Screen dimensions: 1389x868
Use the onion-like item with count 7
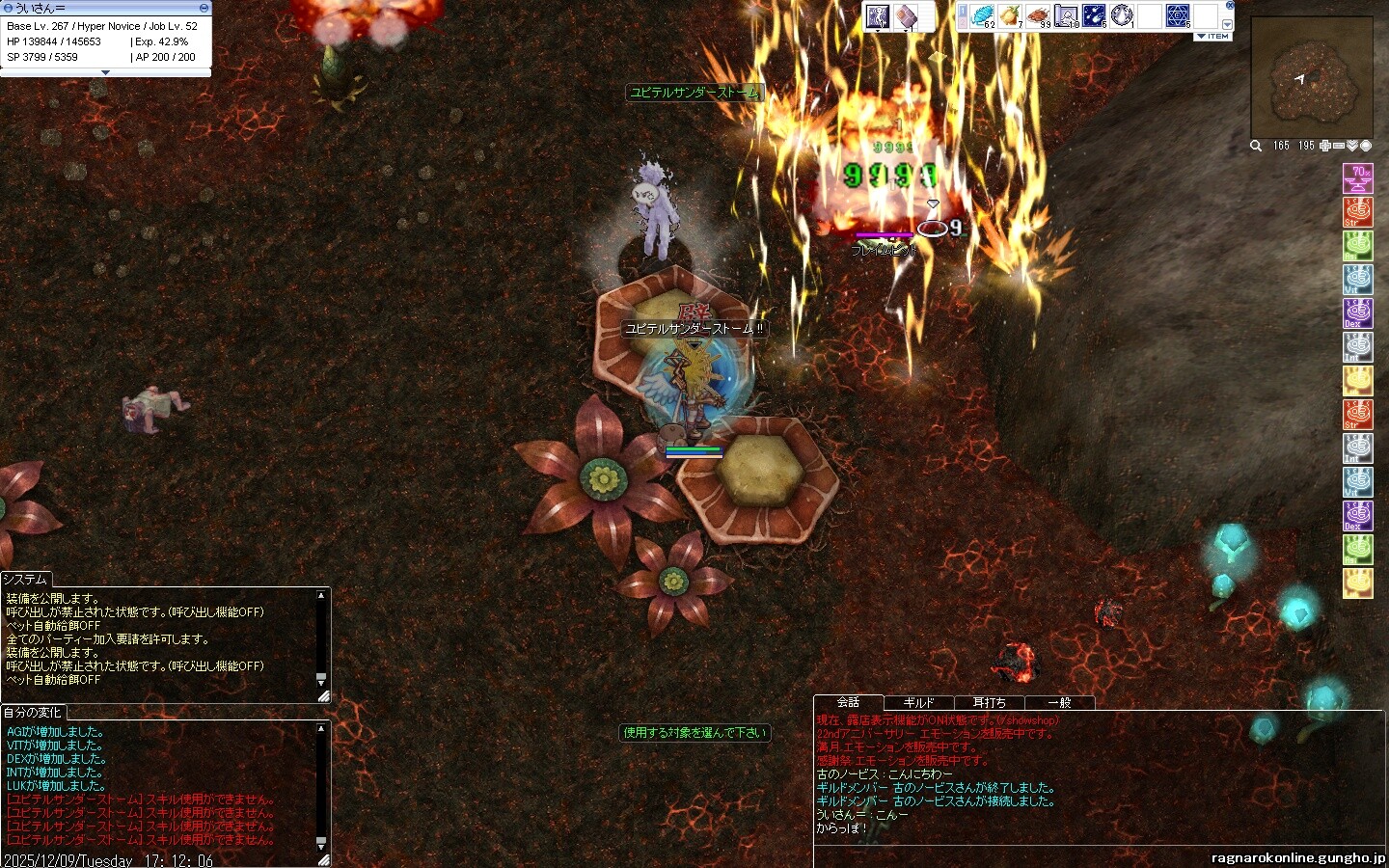pyautogui.click(x=1011, y=16)
